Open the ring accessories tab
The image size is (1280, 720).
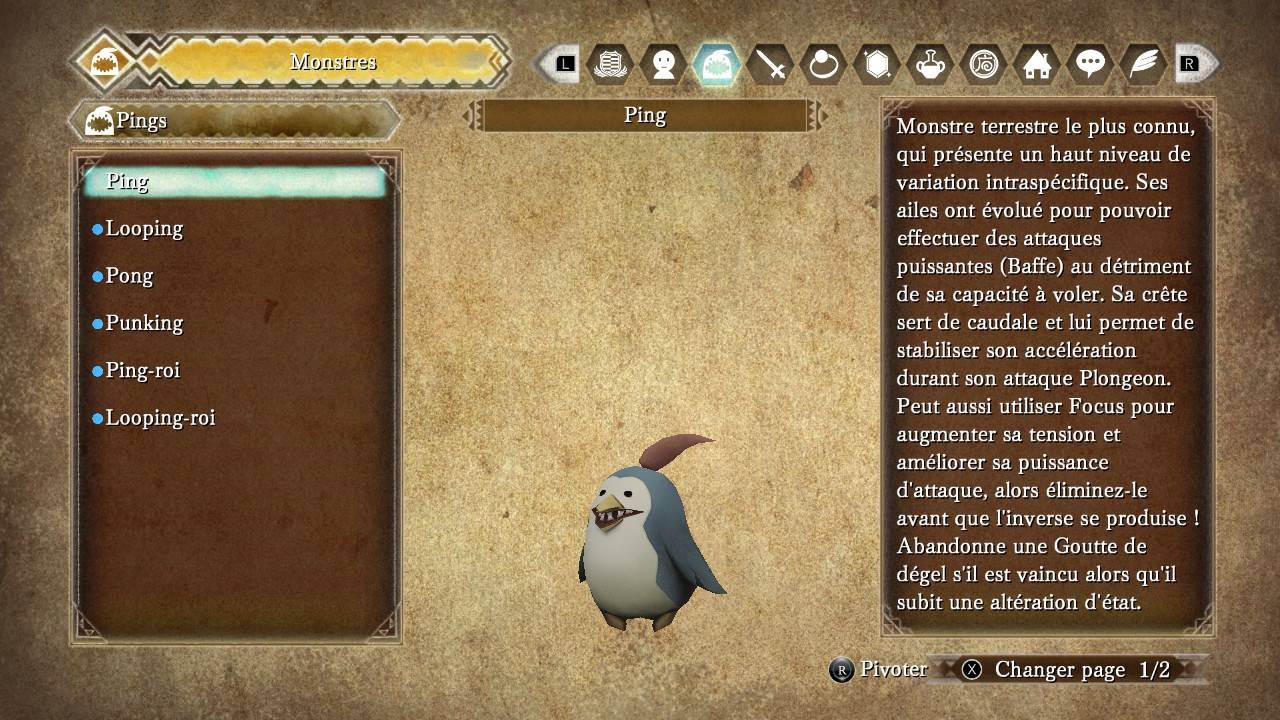pos(823,65)
